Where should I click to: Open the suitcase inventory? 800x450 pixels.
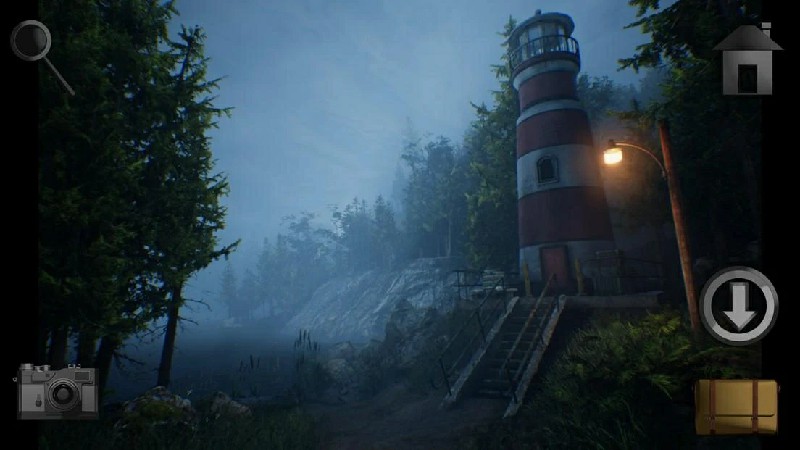point(737,406)
